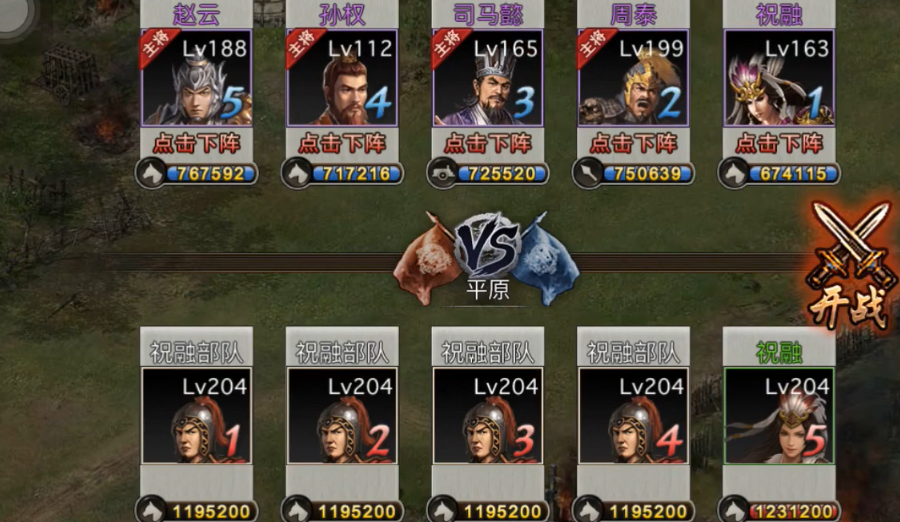Tap 点击下阵 below 周泰
Screen dimensions: 900x522
click(633, 142)
